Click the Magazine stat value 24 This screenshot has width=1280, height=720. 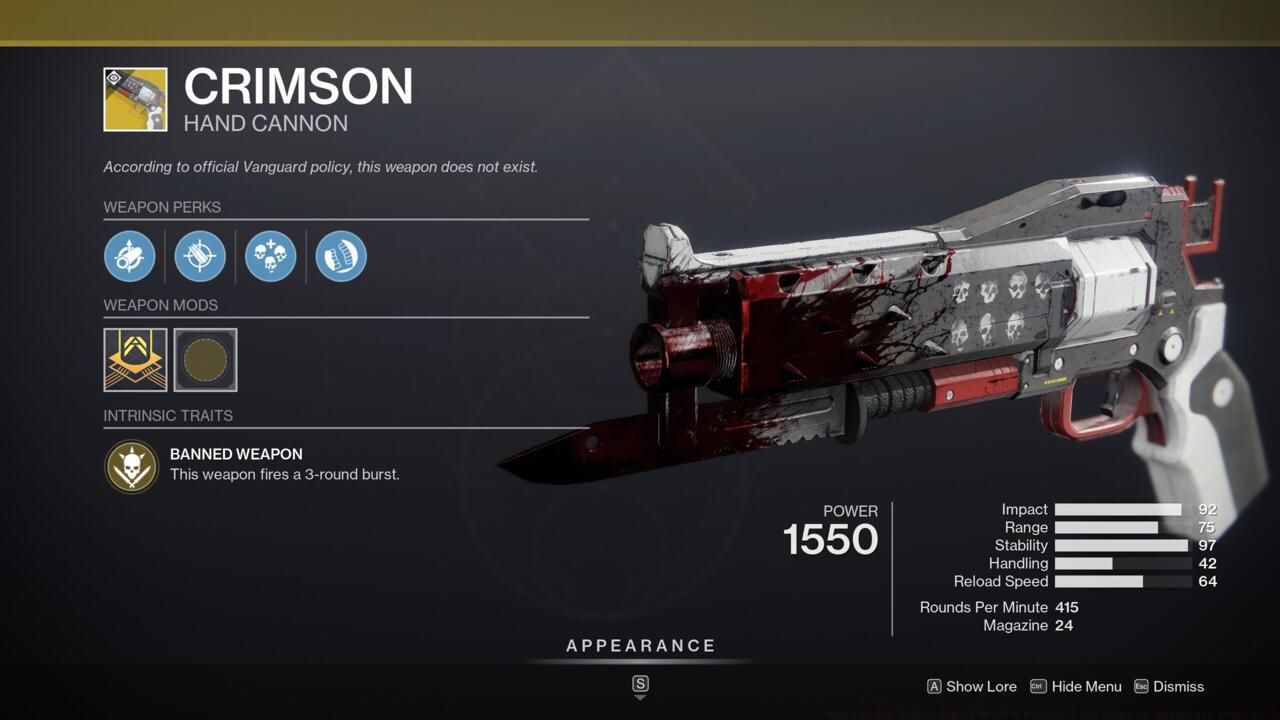1063,625
